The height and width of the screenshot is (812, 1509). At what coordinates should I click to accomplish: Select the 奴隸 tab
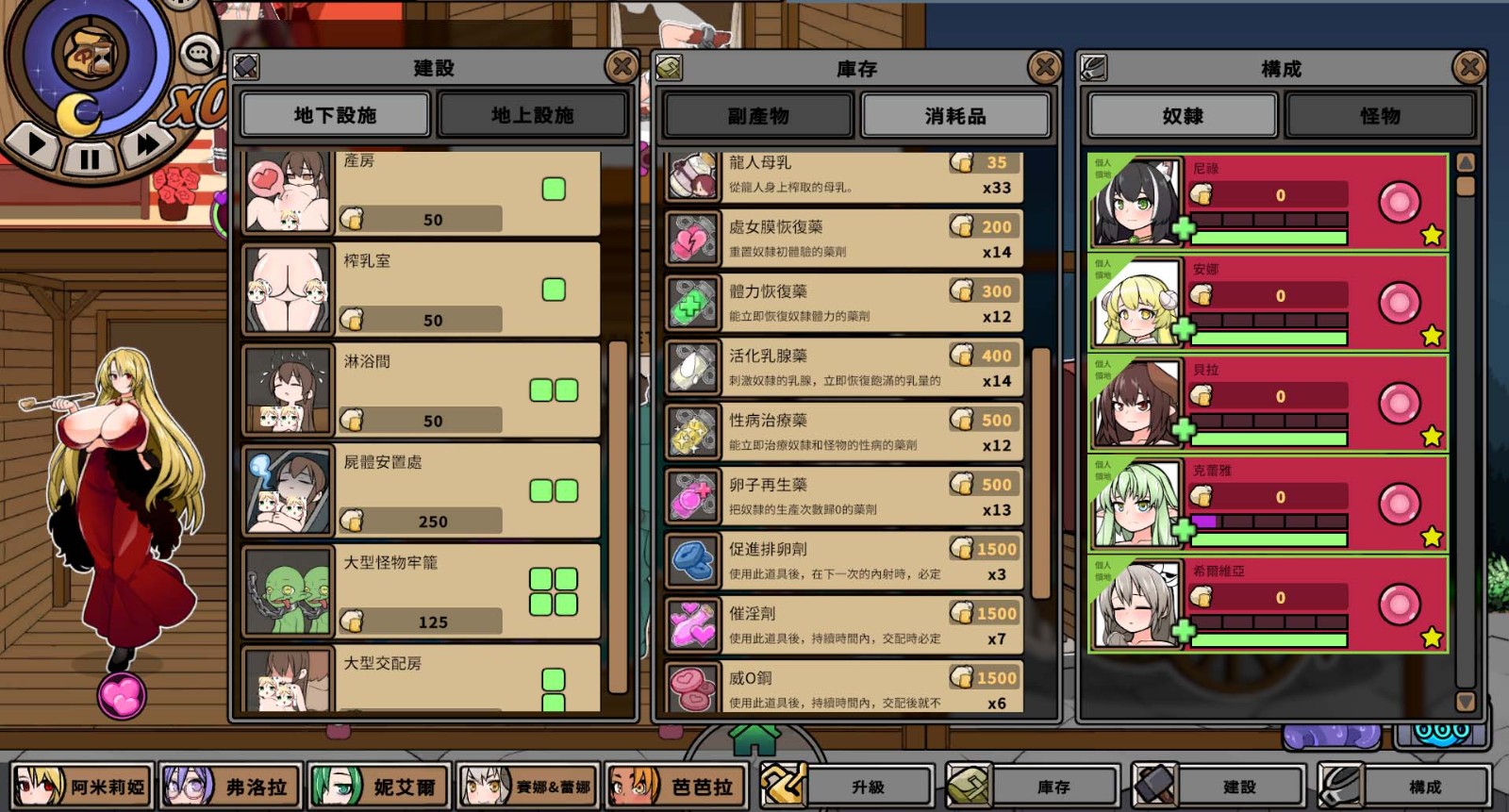(1182, 116)
